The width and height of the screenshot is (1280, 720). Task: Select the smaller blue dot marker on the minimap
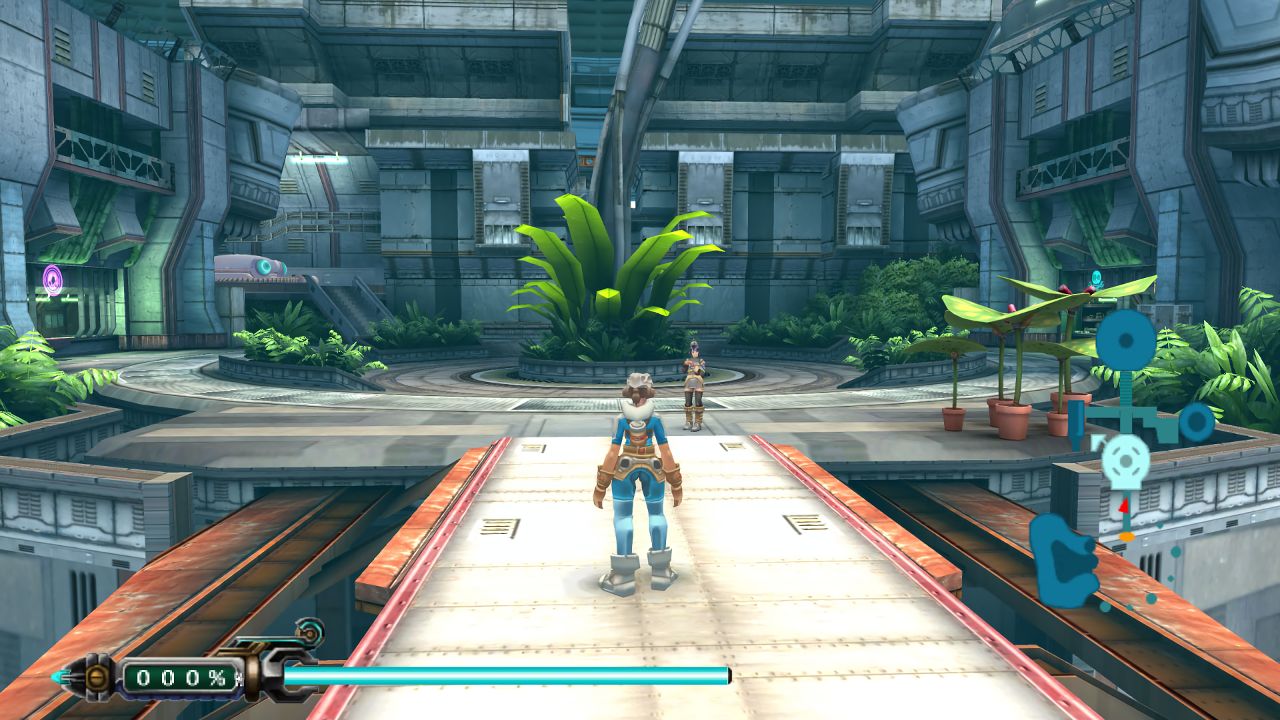1197,422
